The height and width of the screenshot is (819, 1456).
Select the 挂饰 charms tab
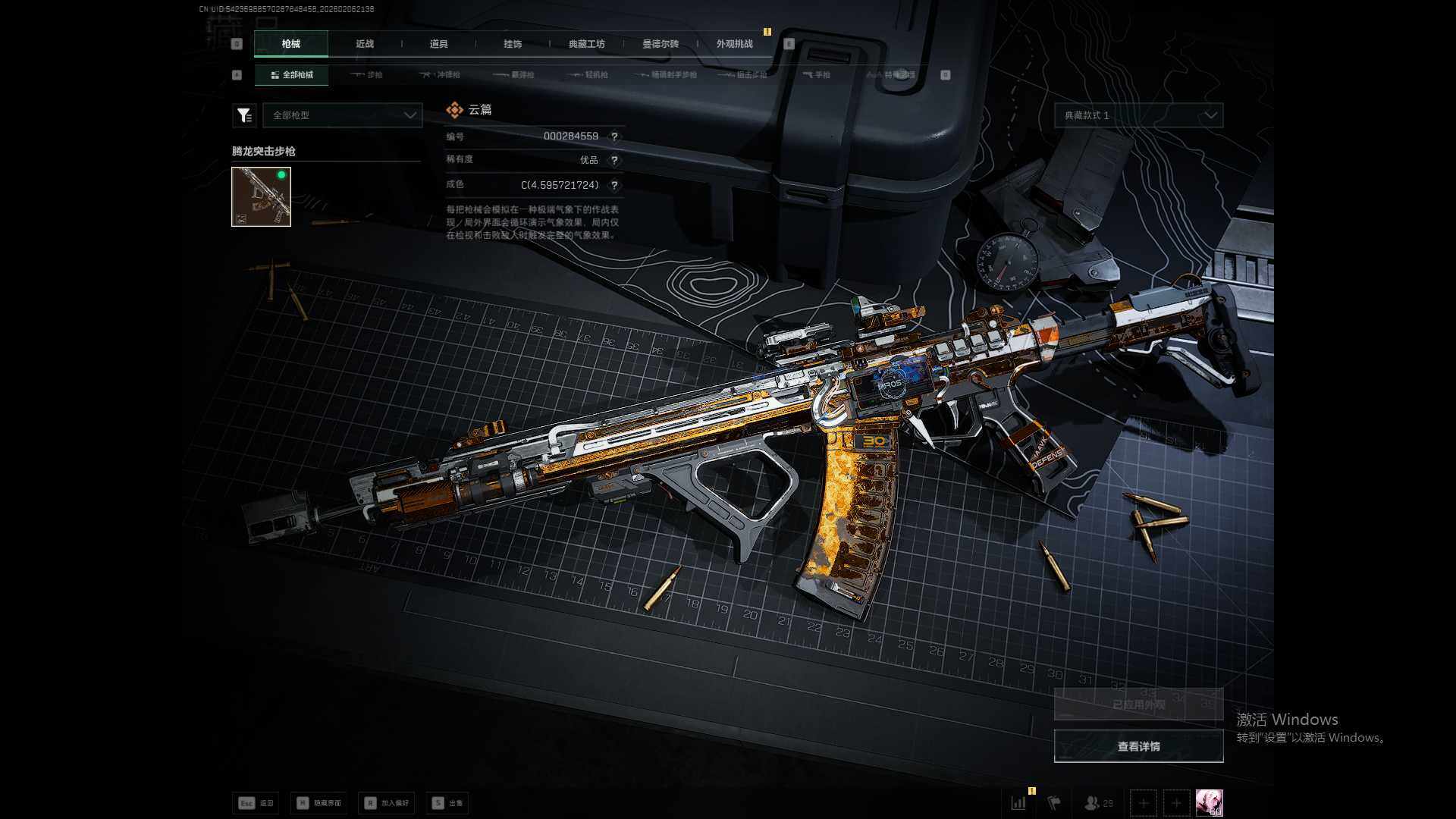coord(513,44)
